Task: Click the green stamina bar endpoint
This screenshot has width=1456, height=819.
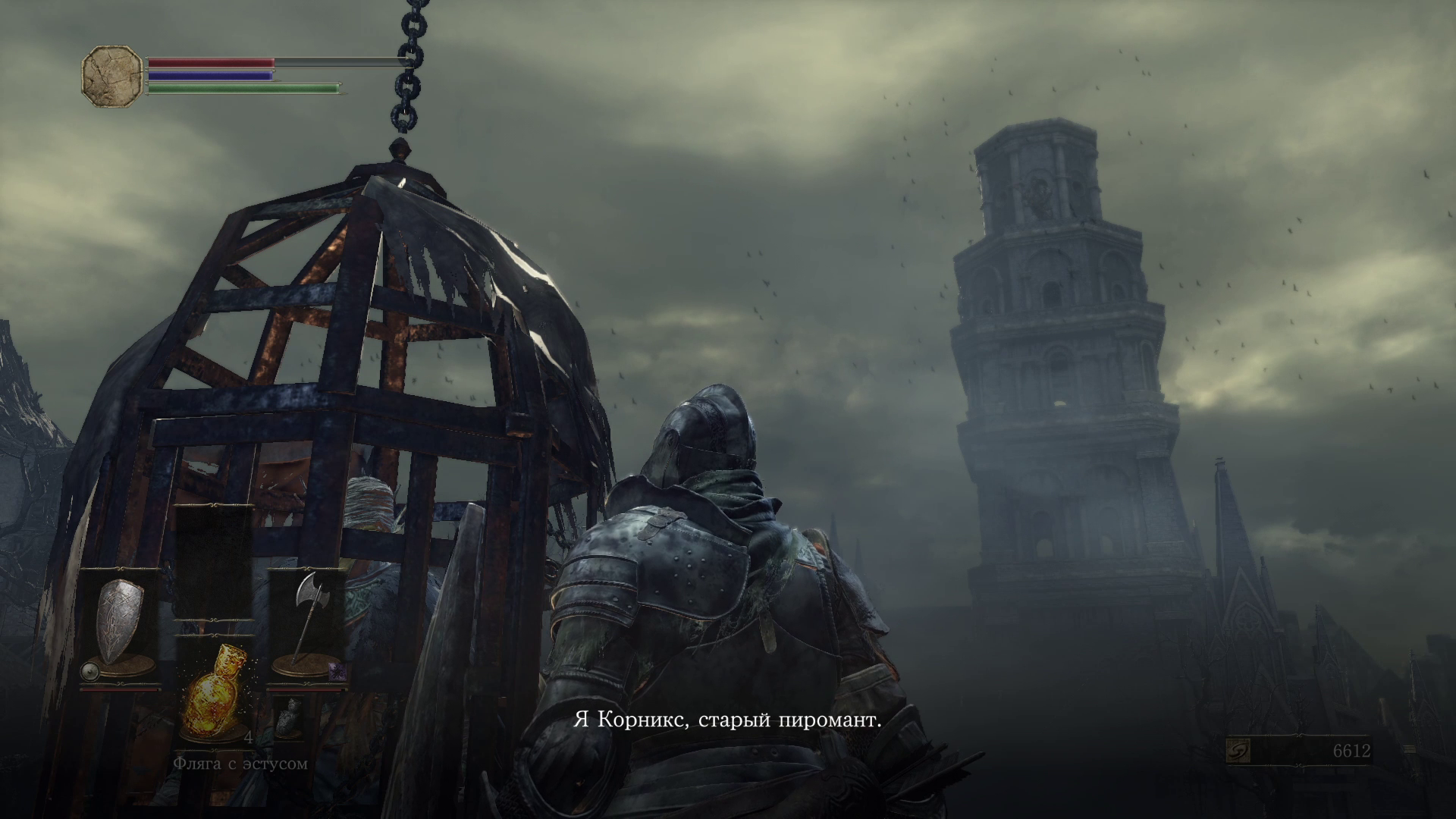Action: click(339, 88)
